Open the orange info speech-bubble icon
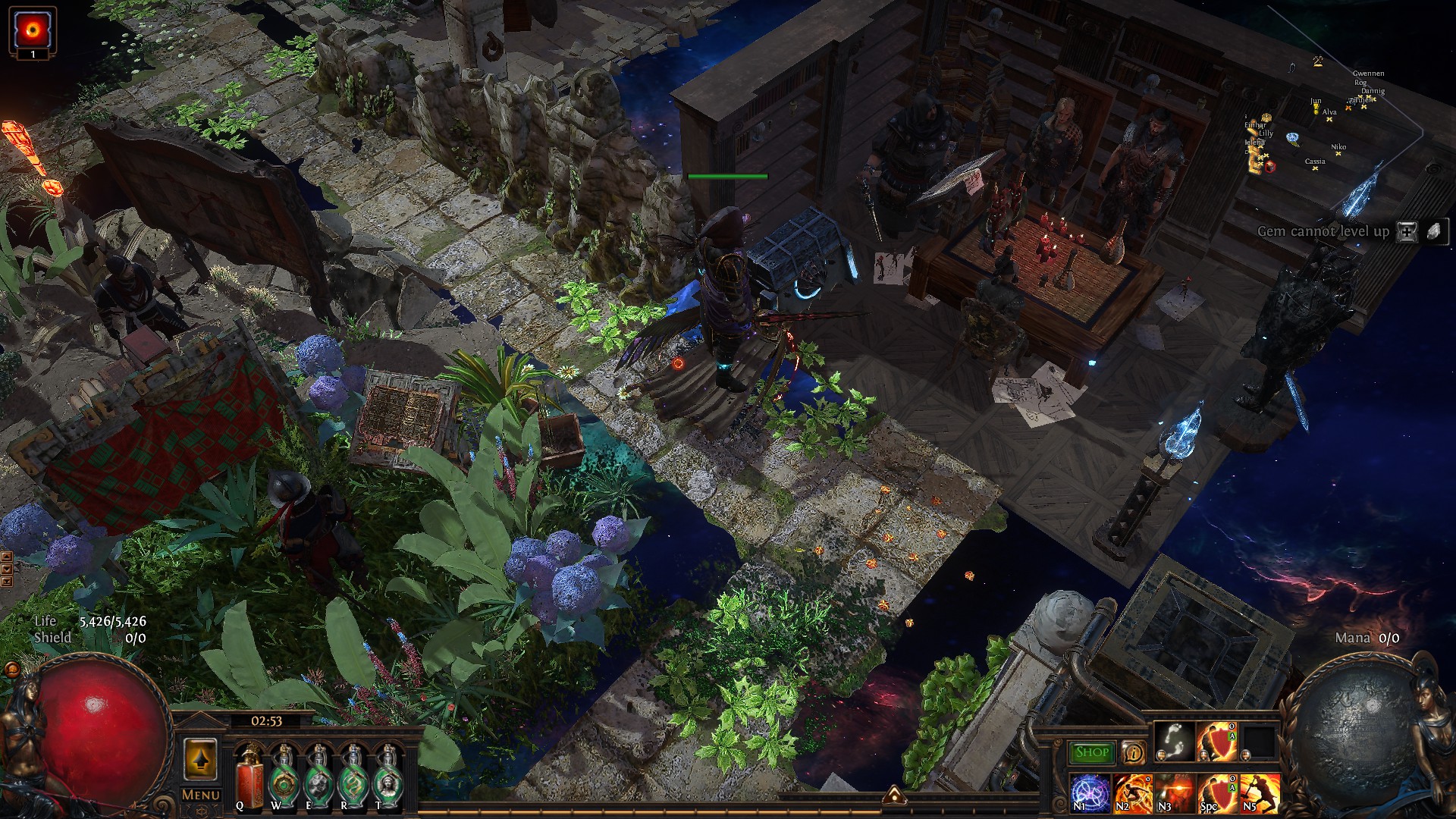1456x819 pixels. pyautogui.click(x=1134, y=752)
